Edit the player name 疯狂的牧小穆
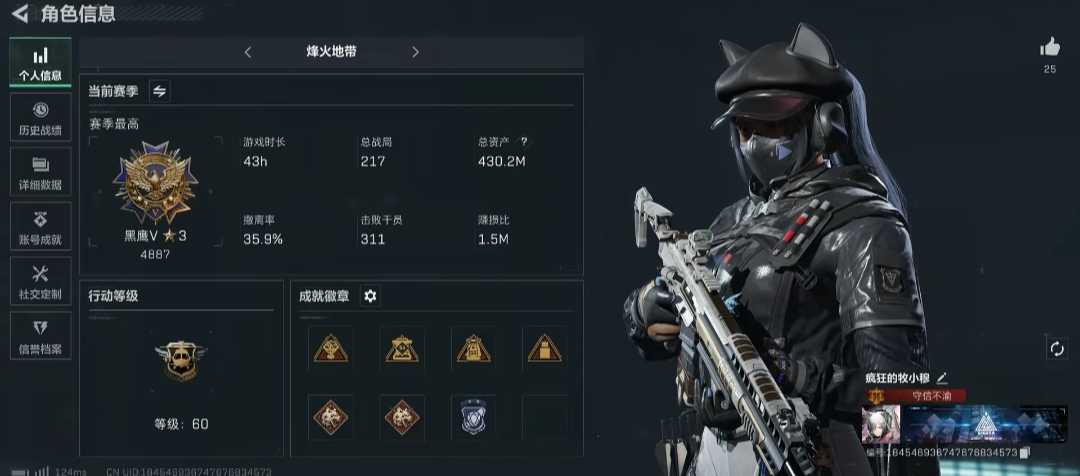Viewport: 1080px width, 476px height. 942,378
